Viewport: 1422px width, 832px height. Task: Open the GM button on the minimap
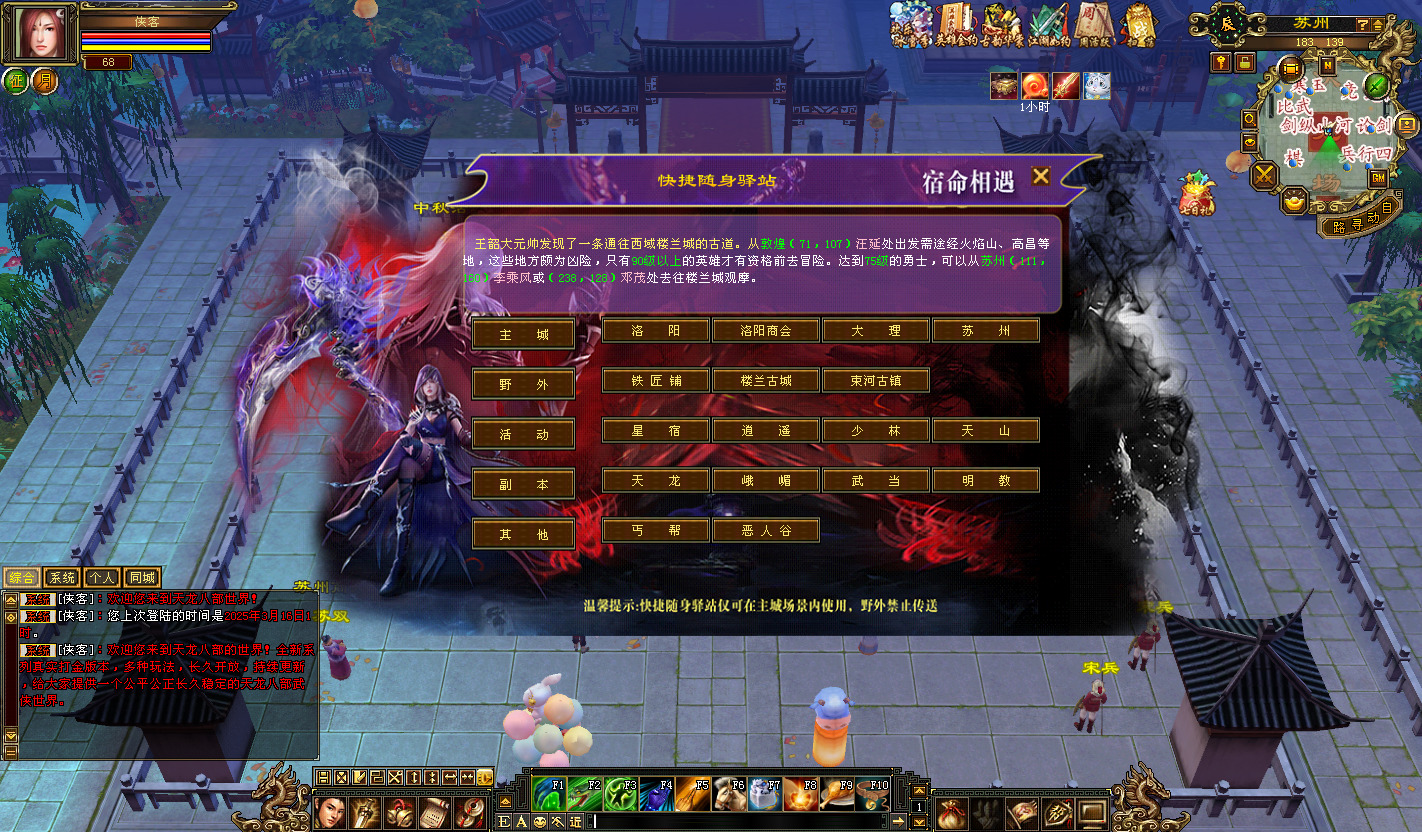tap(1377, 178)
